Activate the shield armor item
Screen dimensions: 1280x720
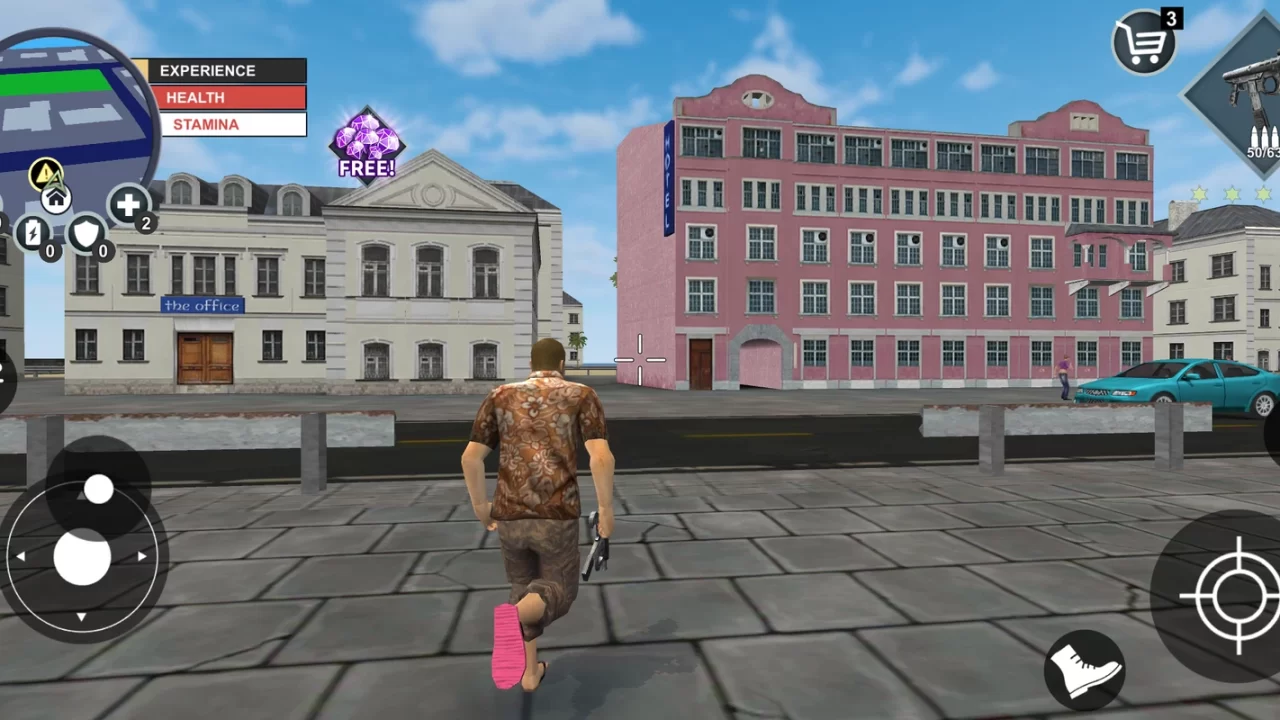[x=86, y=234]
